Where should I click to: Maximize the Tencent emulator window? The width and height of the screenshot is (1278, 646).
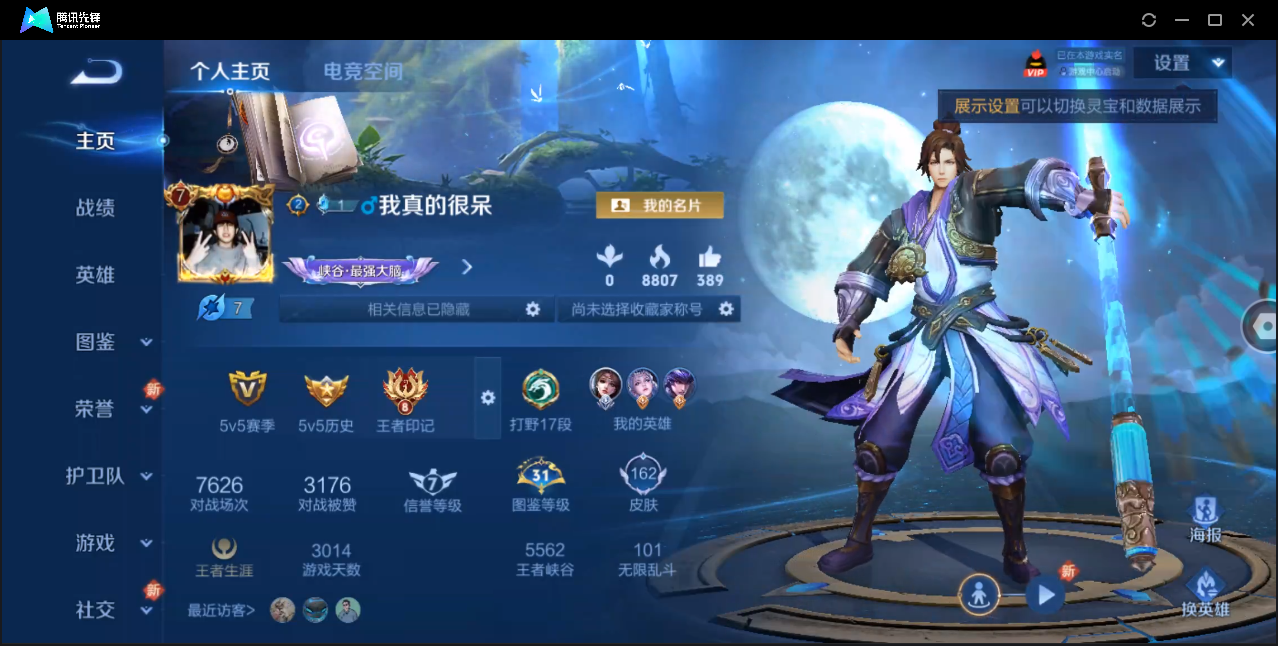[x=1215, y=20]
